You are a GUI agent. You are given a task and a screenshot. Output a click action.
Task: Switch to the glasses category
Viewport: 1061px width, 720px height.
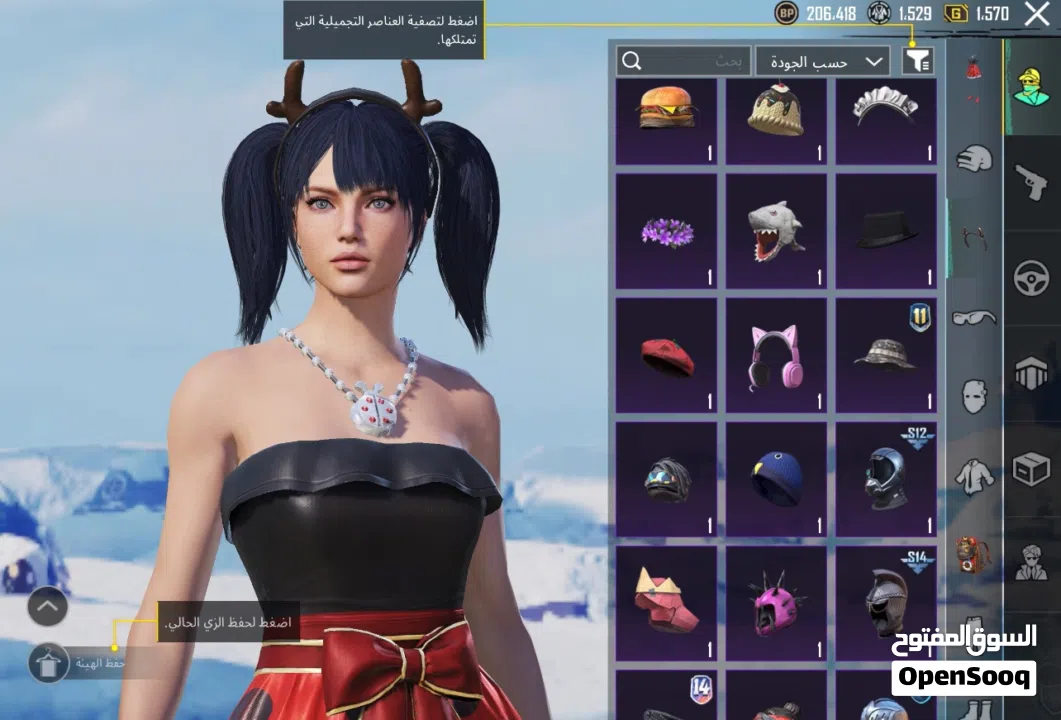(x=974, y=317)
